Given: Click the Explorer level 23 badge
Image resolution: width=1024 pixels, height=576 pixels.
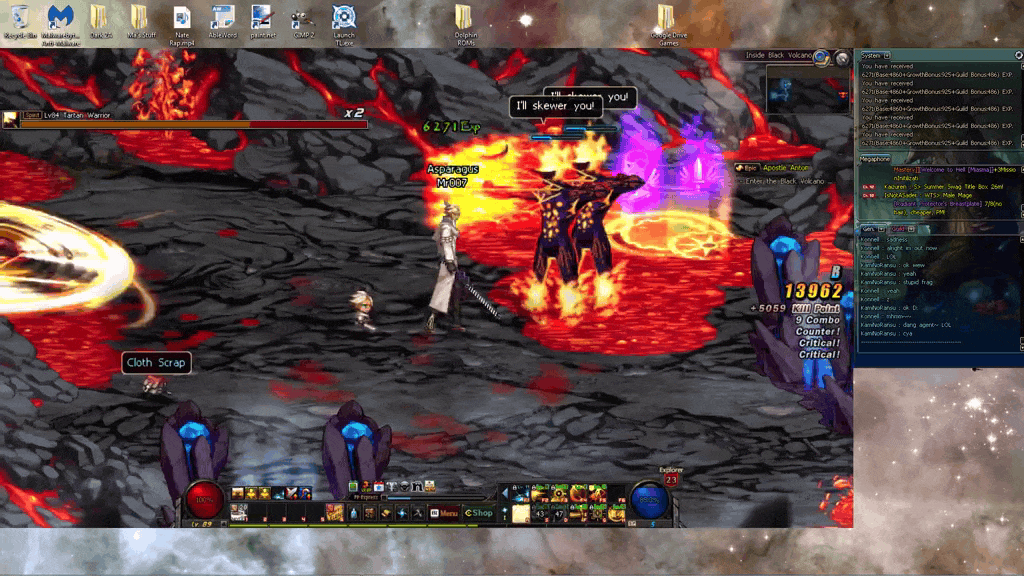Looking at the screenshot, I should (671, 477).
